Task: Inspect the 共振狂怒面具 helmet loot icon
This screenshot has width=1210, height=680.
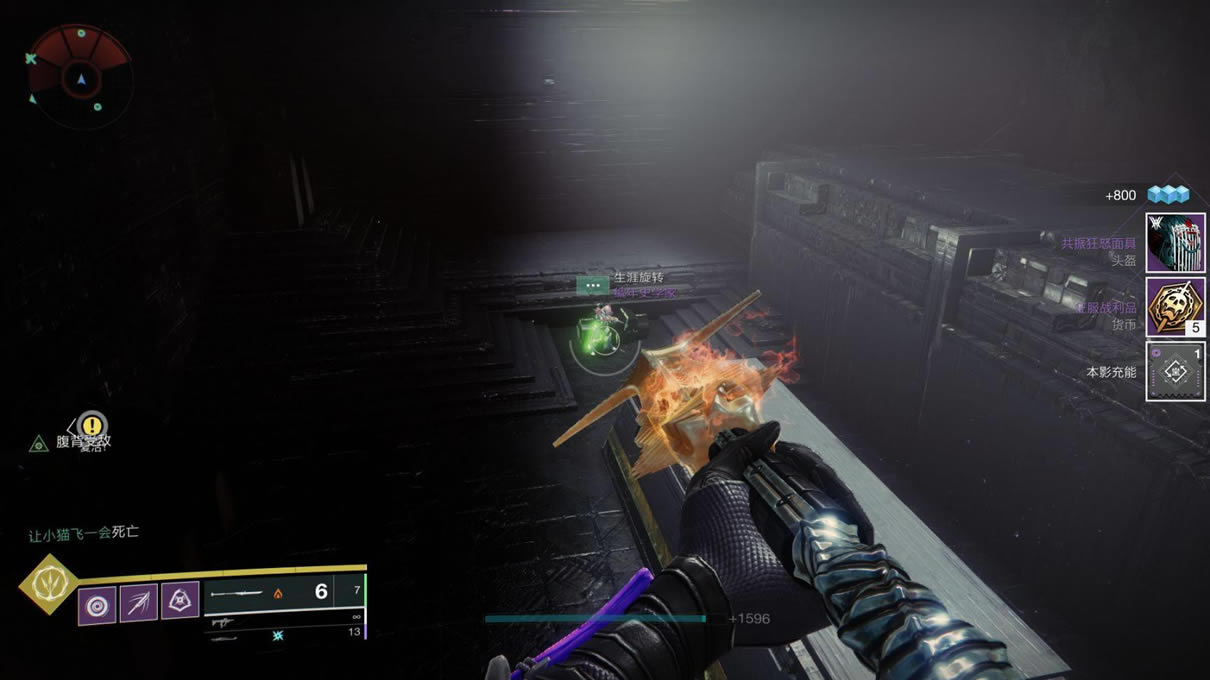Action: tap(1175, 243)
